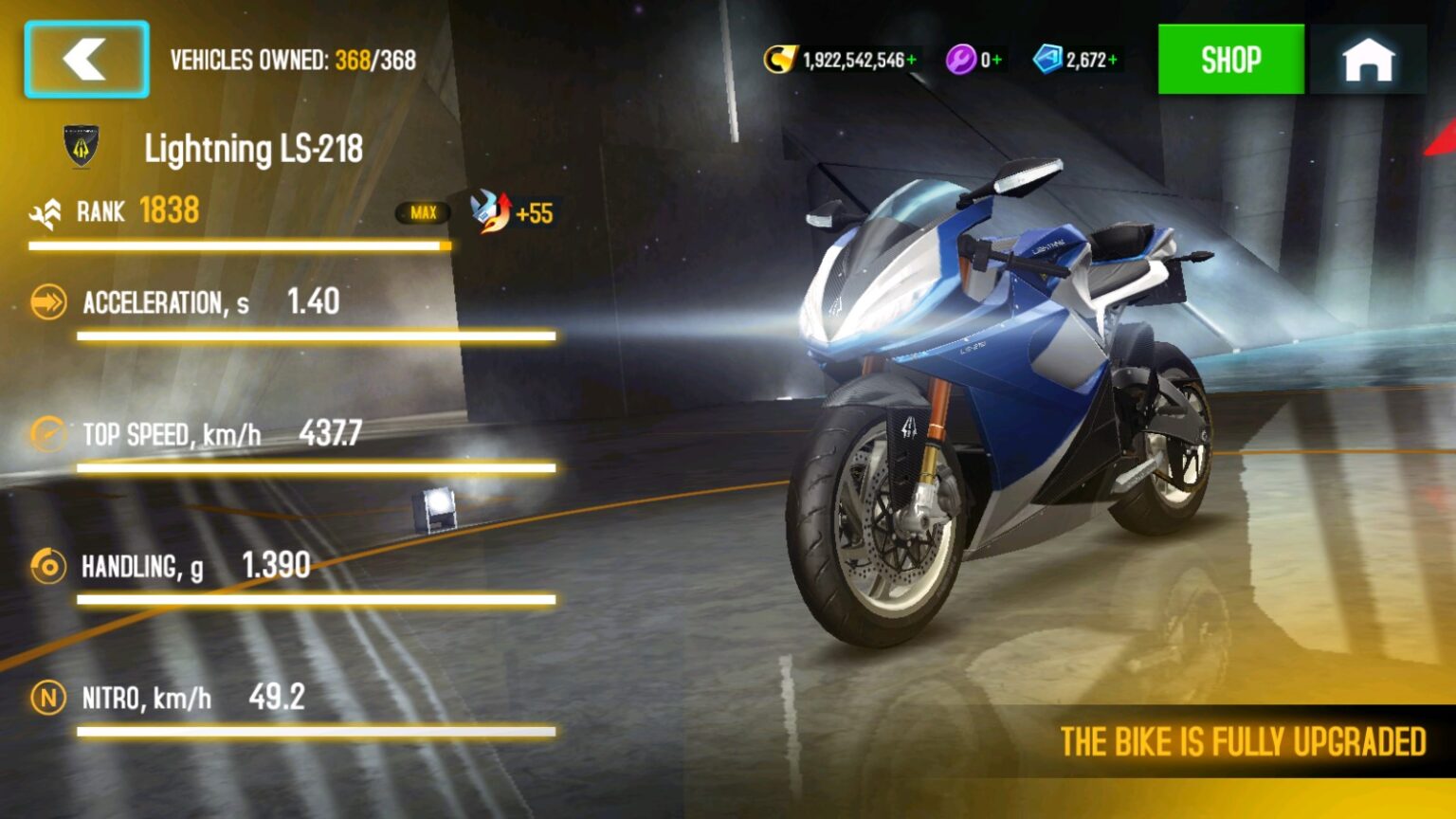Click the credits coin icon

point(779,59)
